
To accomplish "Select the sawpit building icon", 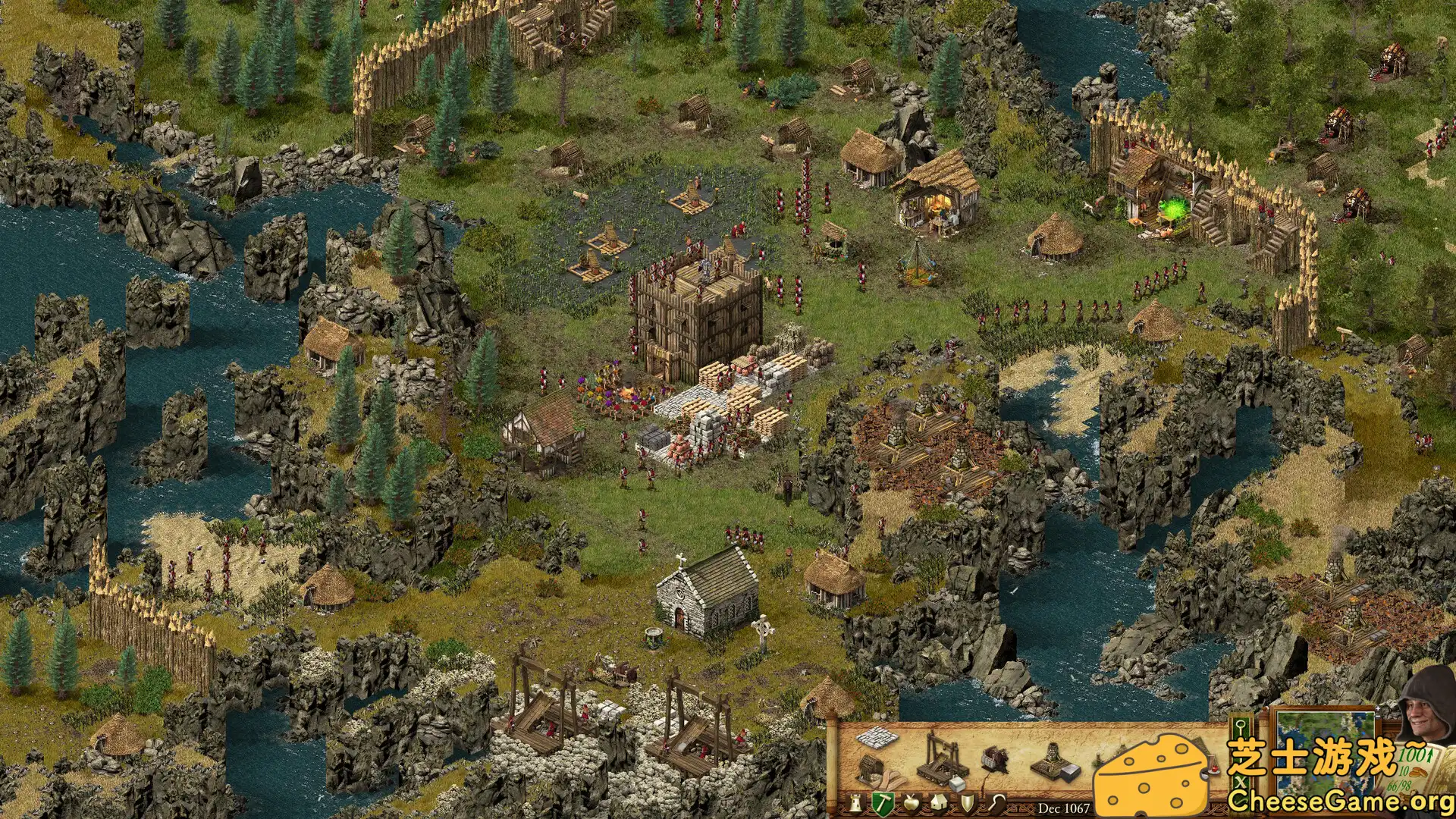I will click(x=872, y=768).
